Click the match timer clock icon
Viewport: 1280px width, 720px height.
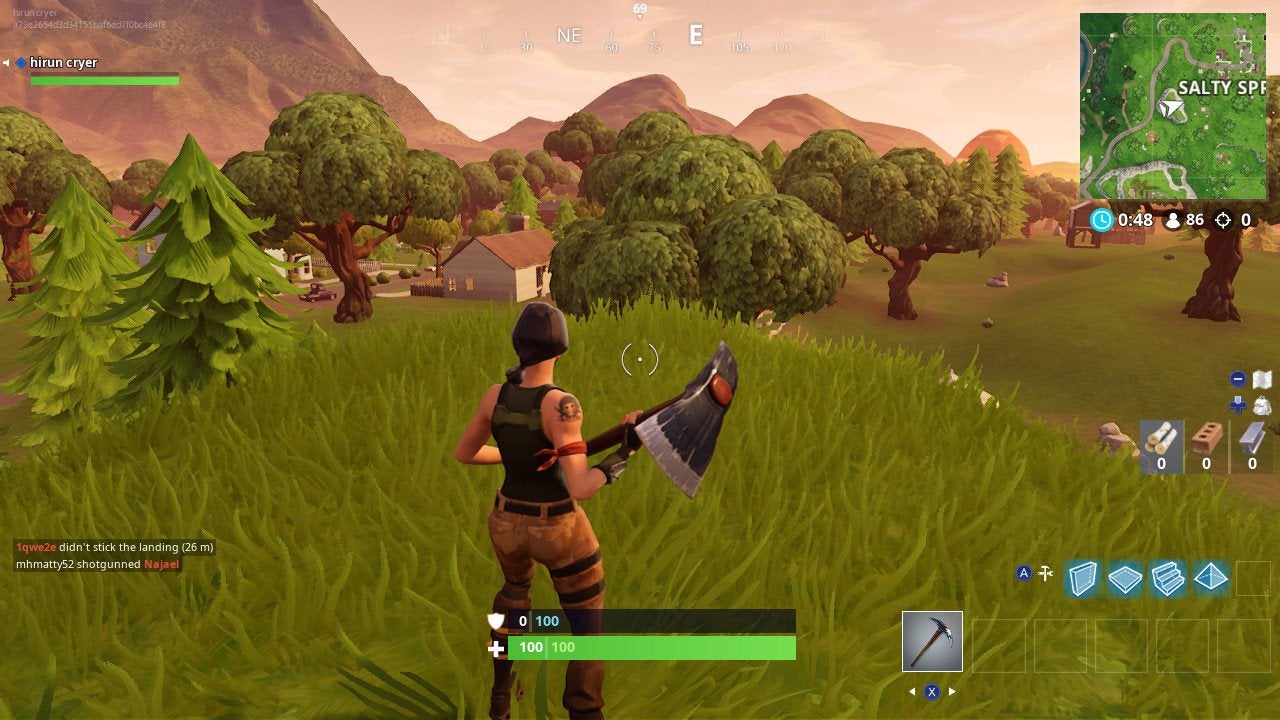[x=1103, y=220]
